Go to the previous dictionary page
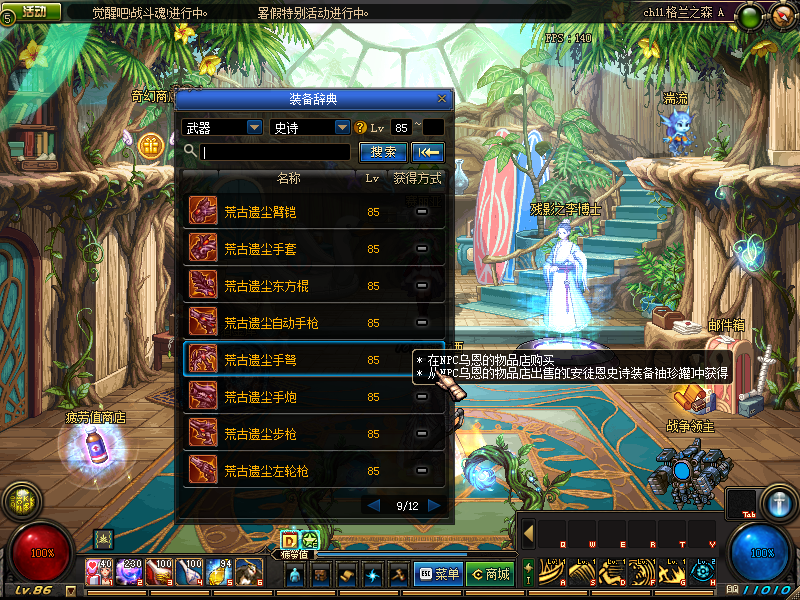Viewport: 800px width, 600px height. 374,506
